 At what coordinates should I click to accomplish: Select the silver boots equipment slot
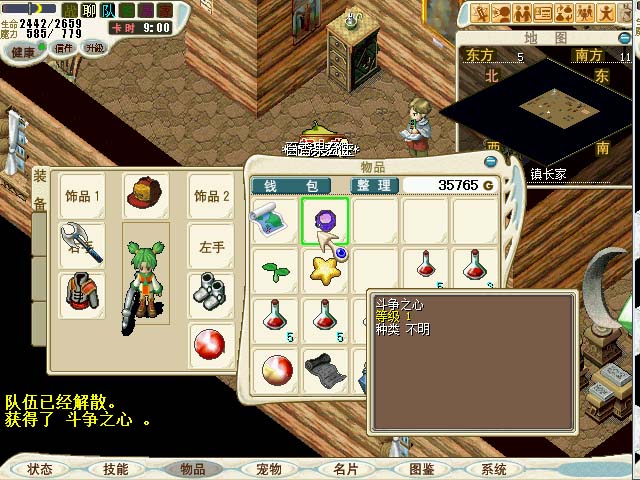point(212,293)
